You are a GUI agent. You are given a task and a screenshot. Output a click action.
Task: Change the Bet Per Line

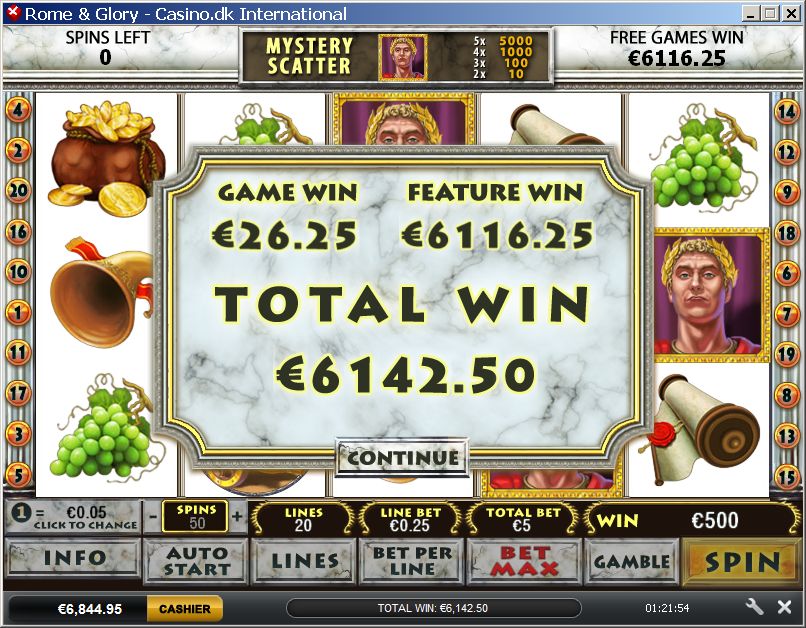click(411, 560)
